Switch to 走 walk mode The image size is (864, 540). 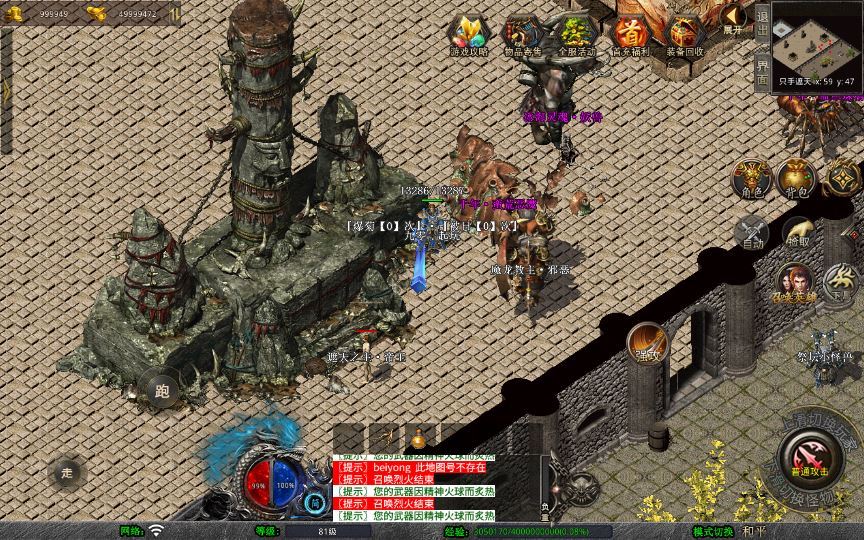click(67, 471)
